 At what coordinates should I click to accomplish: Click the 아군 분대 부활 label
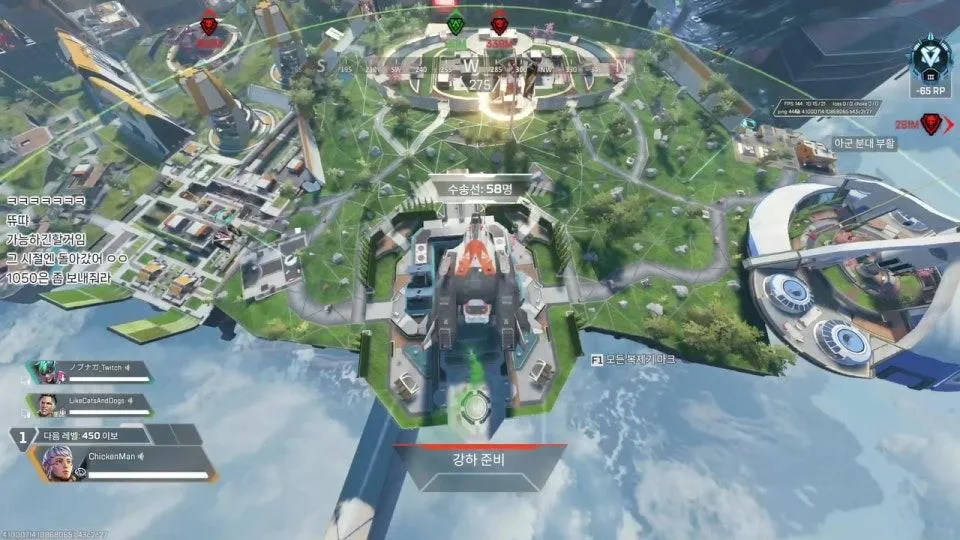point(864,144)
